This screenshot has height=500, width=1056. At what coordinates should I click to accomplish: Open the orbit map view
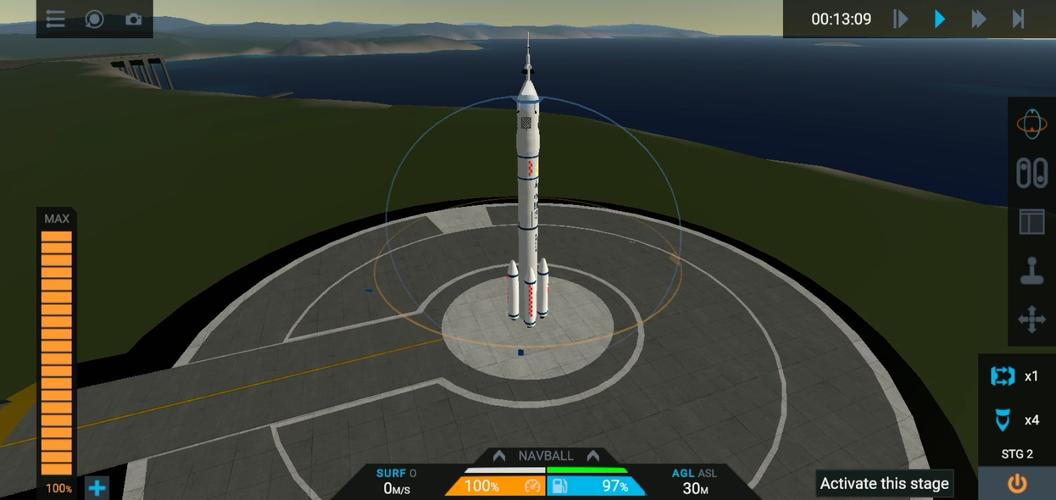point(1031,124)
